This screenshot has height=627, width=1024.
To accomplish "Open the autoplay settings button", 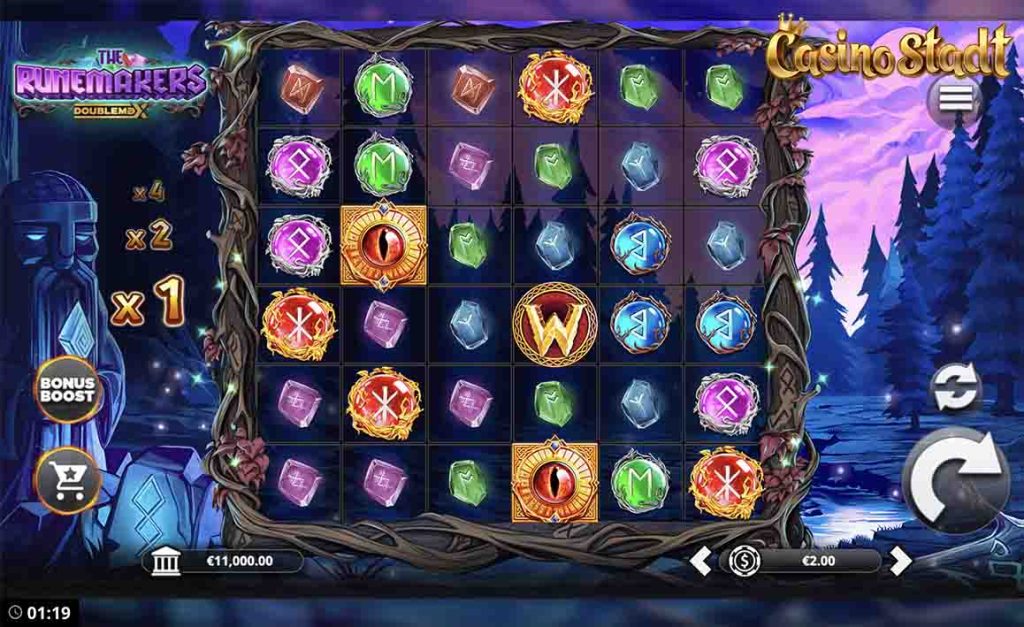I will 956,388.
